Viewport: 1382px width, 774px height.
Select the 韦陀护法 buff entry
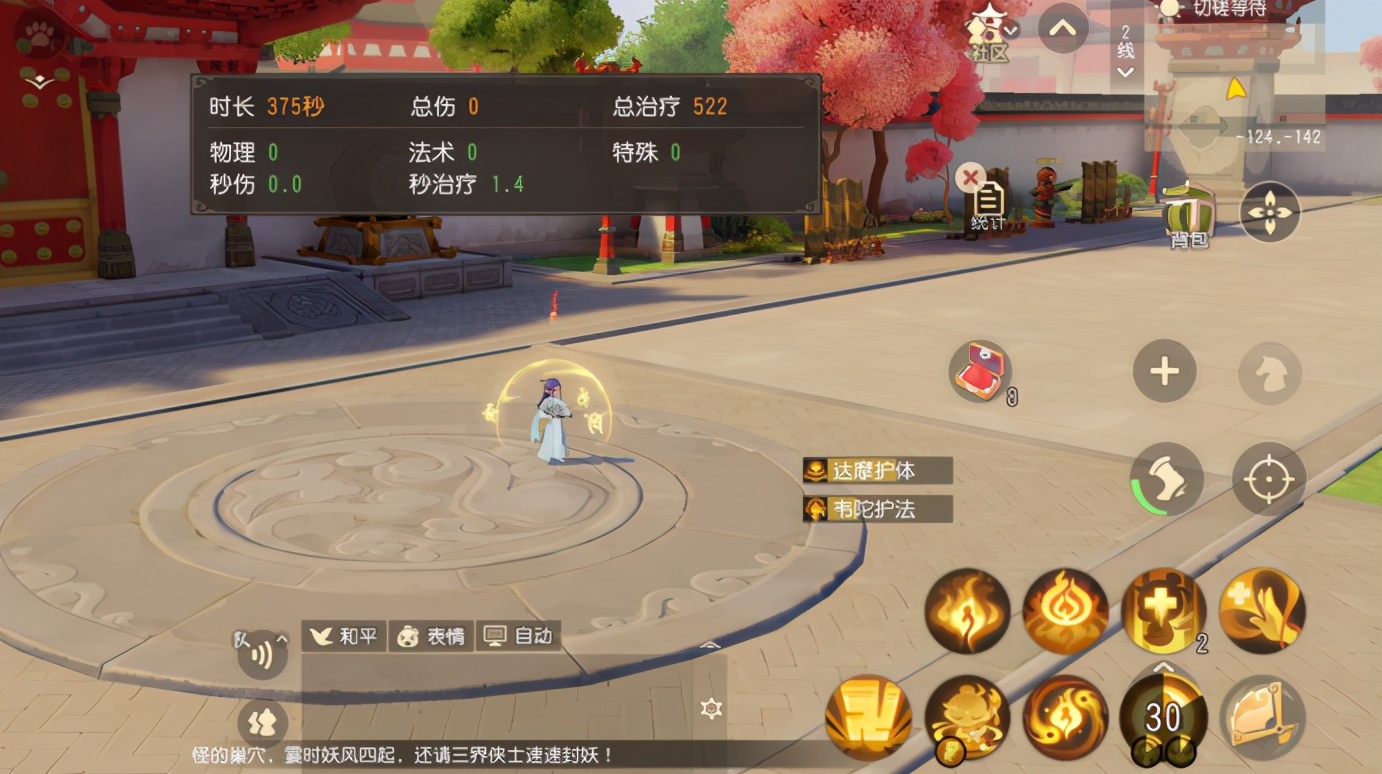click(x=877, y=509)
